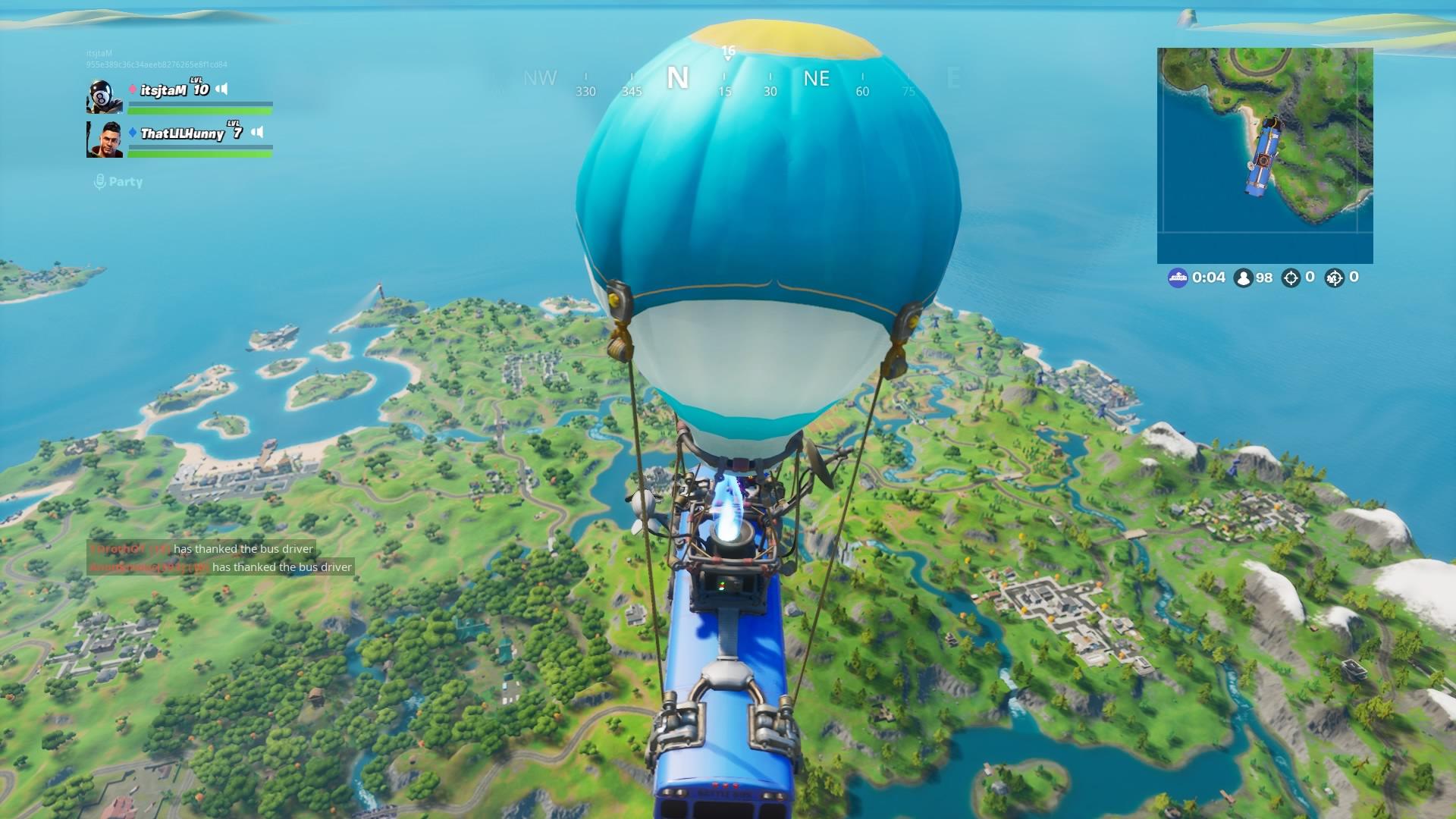Mute the speaker icon next to itsjtaM
Screen dimensions: 1456x819
pos(222,89)
